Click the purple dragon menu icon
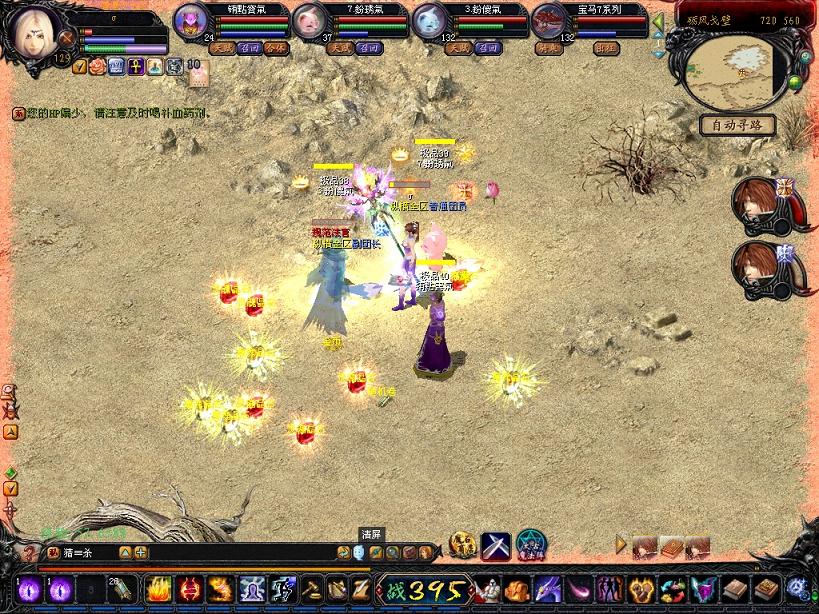Image resolution: width=819 pixels, height=614 pixels. [x=547, y=589]
